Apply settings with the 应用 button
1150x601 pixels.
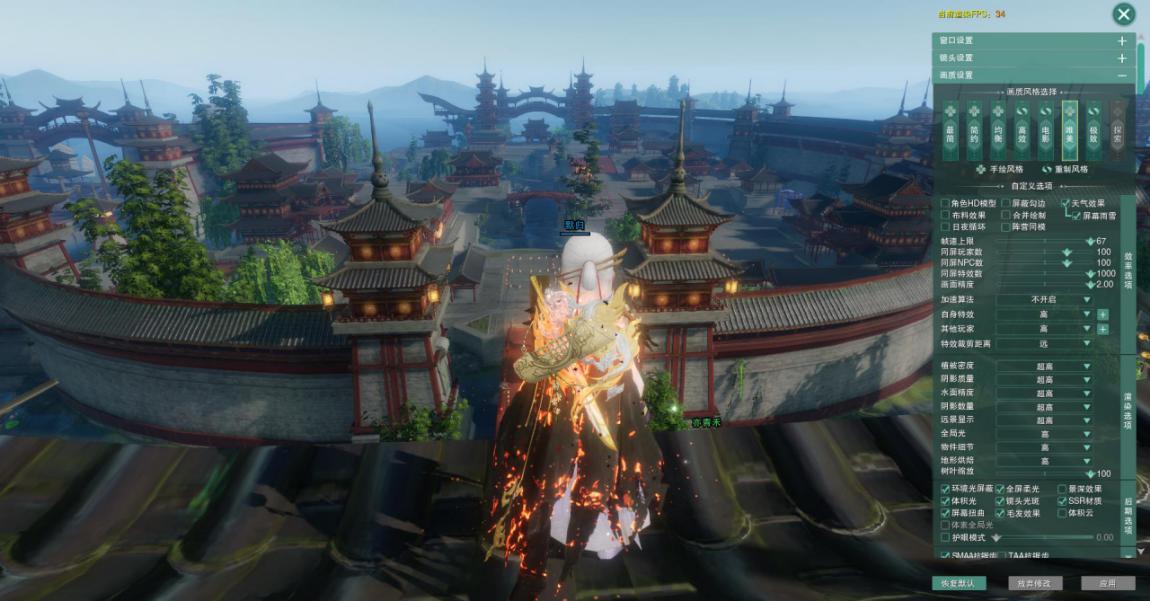point(1107,583)
